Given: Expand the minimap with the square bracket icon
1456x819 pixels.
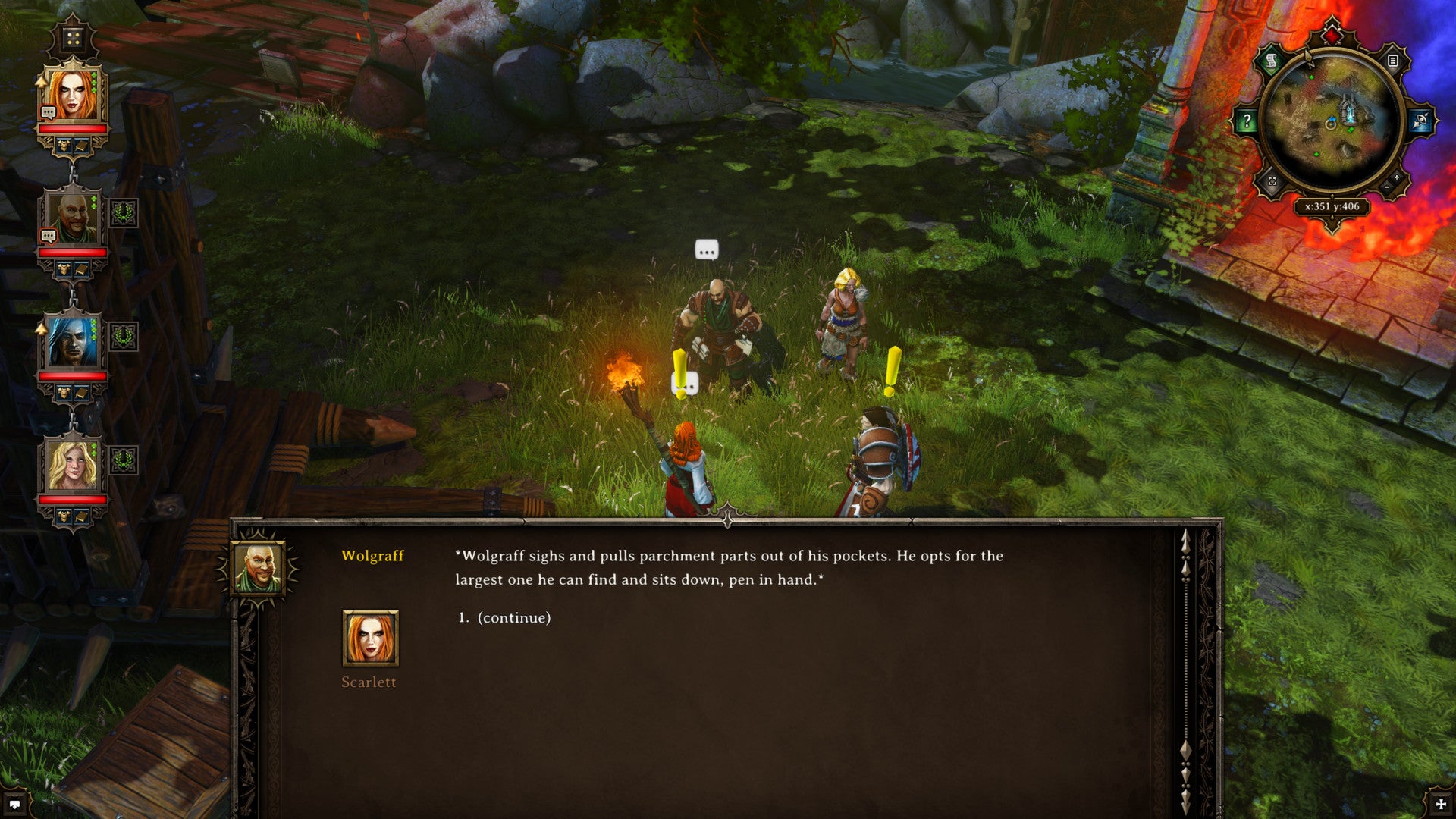Looking at the screenshot, I should tap(1272, 182).
